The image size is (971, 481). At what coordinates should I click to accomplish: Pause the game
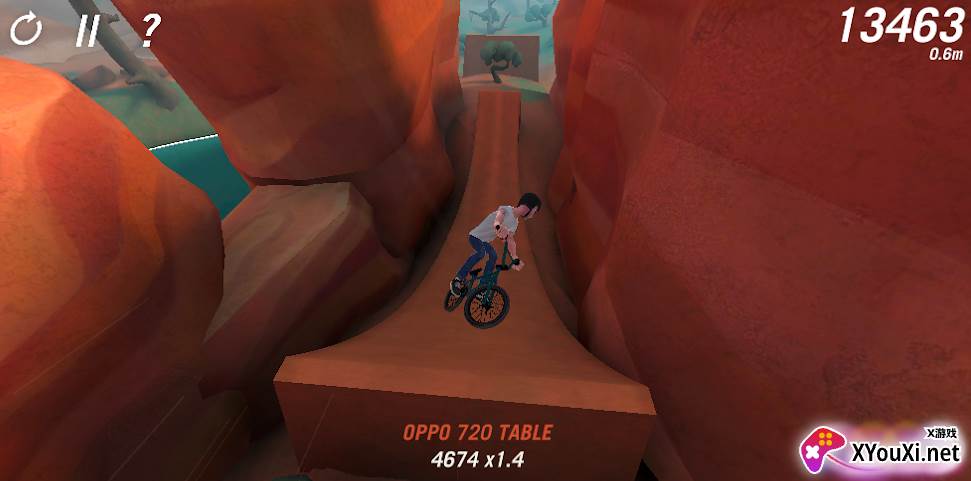pos(88,30)
